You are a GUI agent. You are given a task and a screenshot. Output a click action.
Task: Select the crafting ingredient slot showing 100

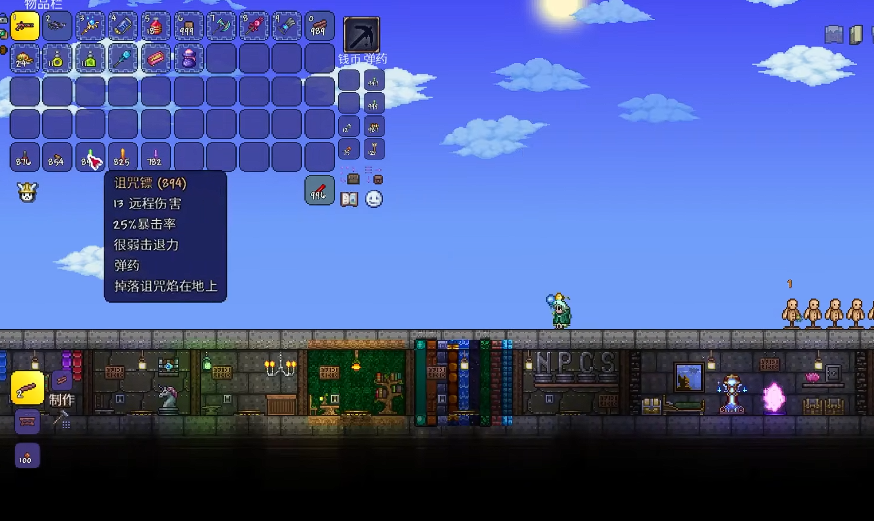point(27,456)
